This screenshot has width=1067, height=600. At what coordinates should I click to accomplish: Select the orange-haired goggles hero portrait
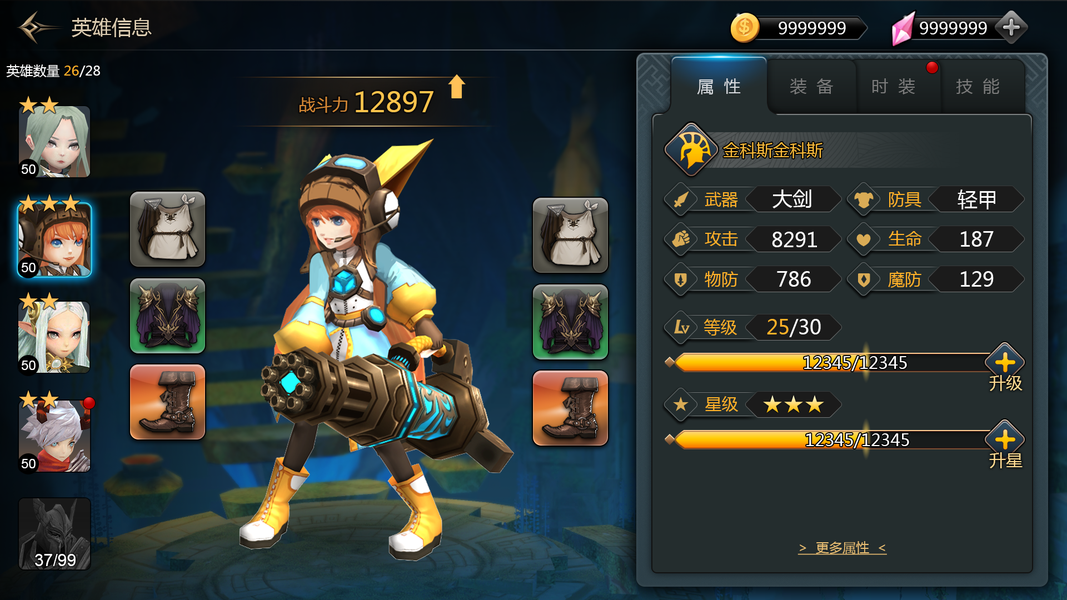[x=55, y=240]
